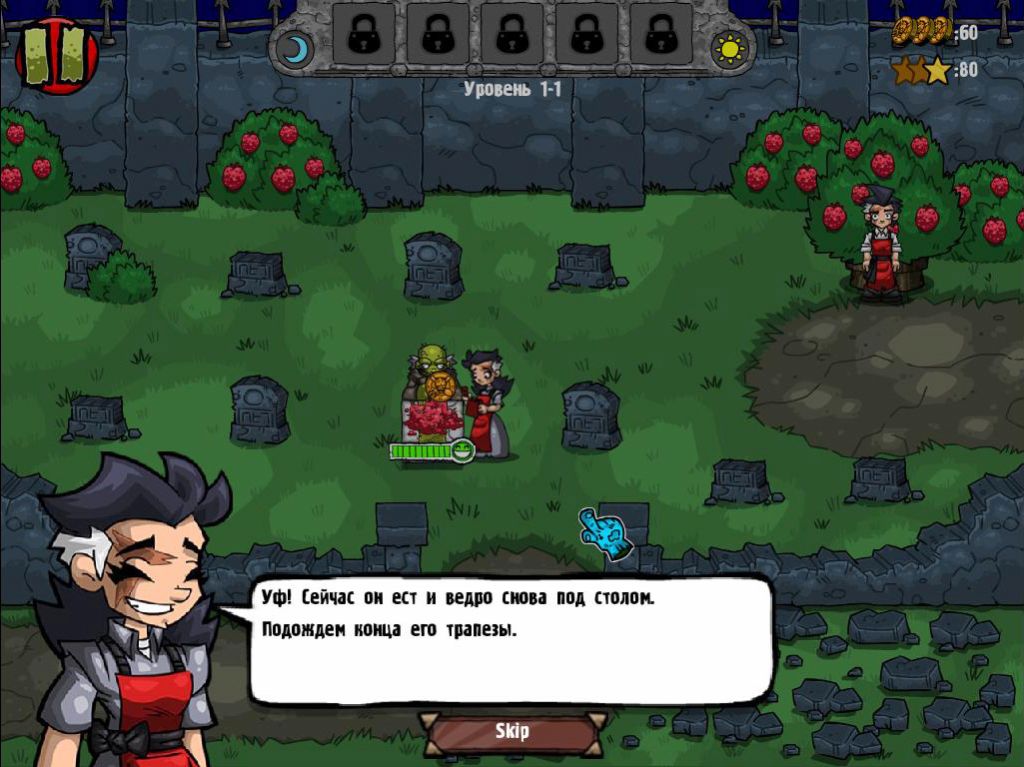Skip the tutorial dialogue
This screenshot has height=767, width=1024.
(x=512, y=732)
